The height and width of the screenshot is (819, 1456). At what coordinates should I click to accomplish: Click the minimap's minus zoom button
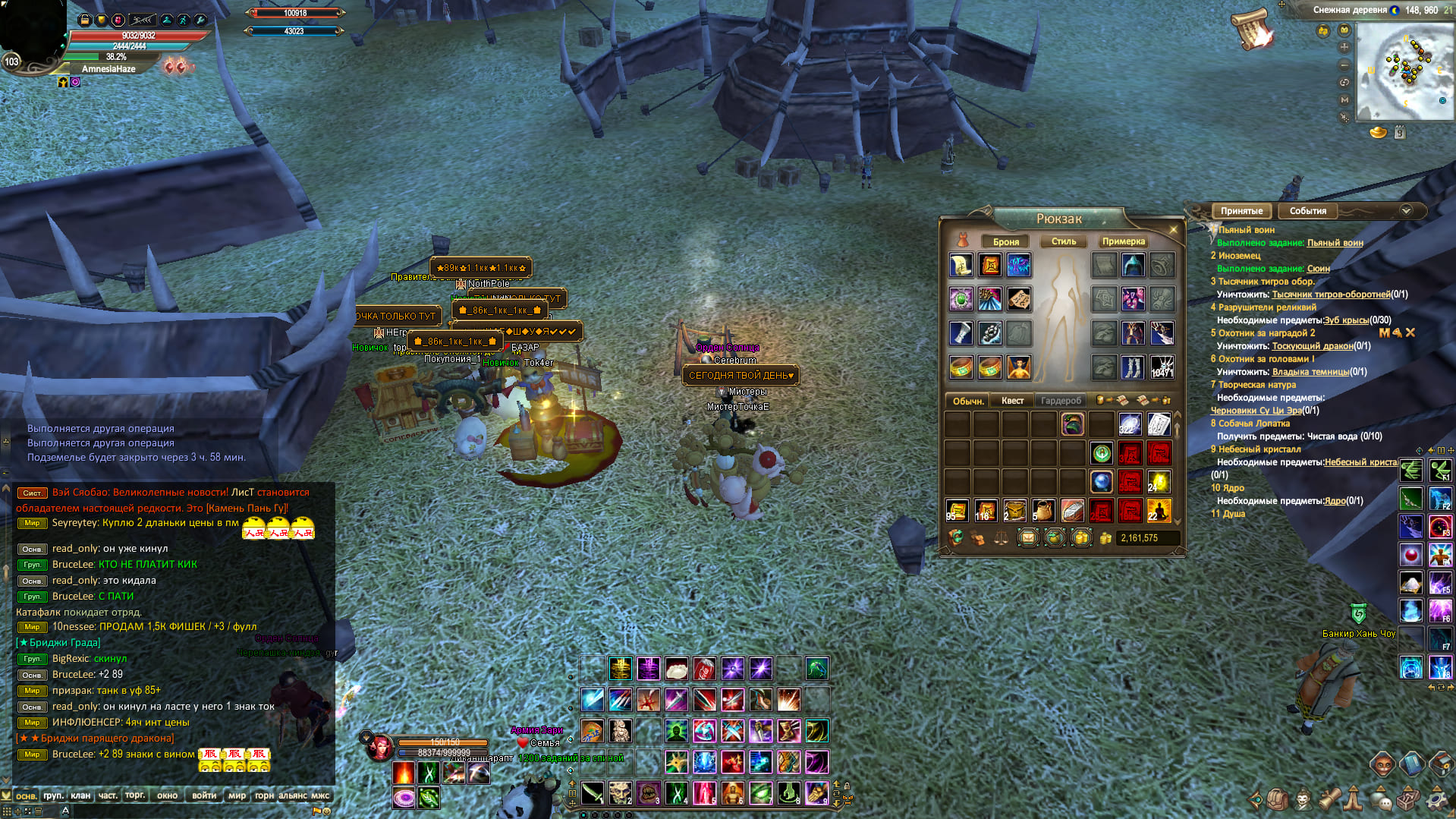coord(1344,65)
